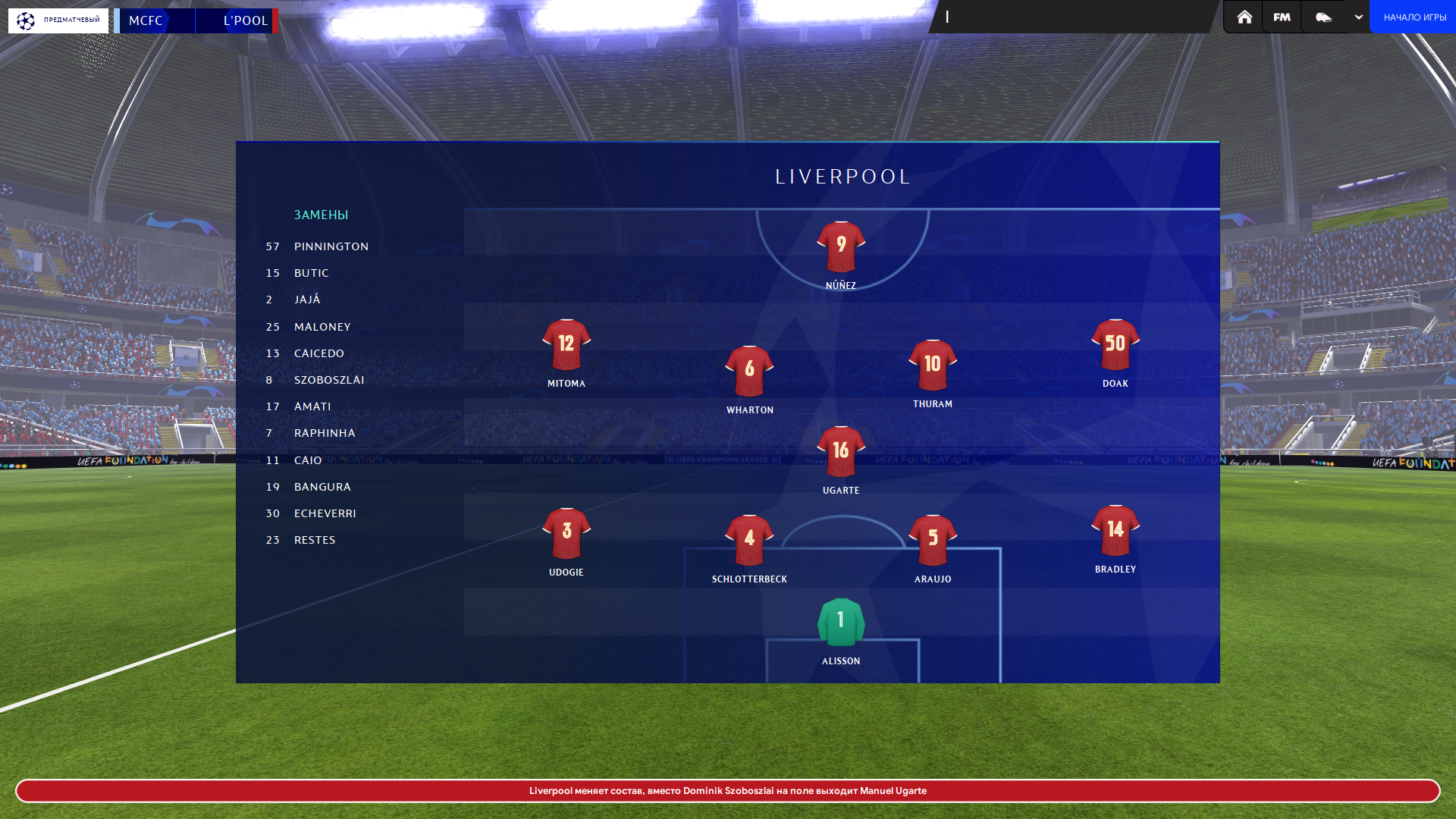Viewport: 1456px width, 819px height.
Task: Choose substitute Pinnington from the bench
Action: pyautogui.click(x=331, y=246)
